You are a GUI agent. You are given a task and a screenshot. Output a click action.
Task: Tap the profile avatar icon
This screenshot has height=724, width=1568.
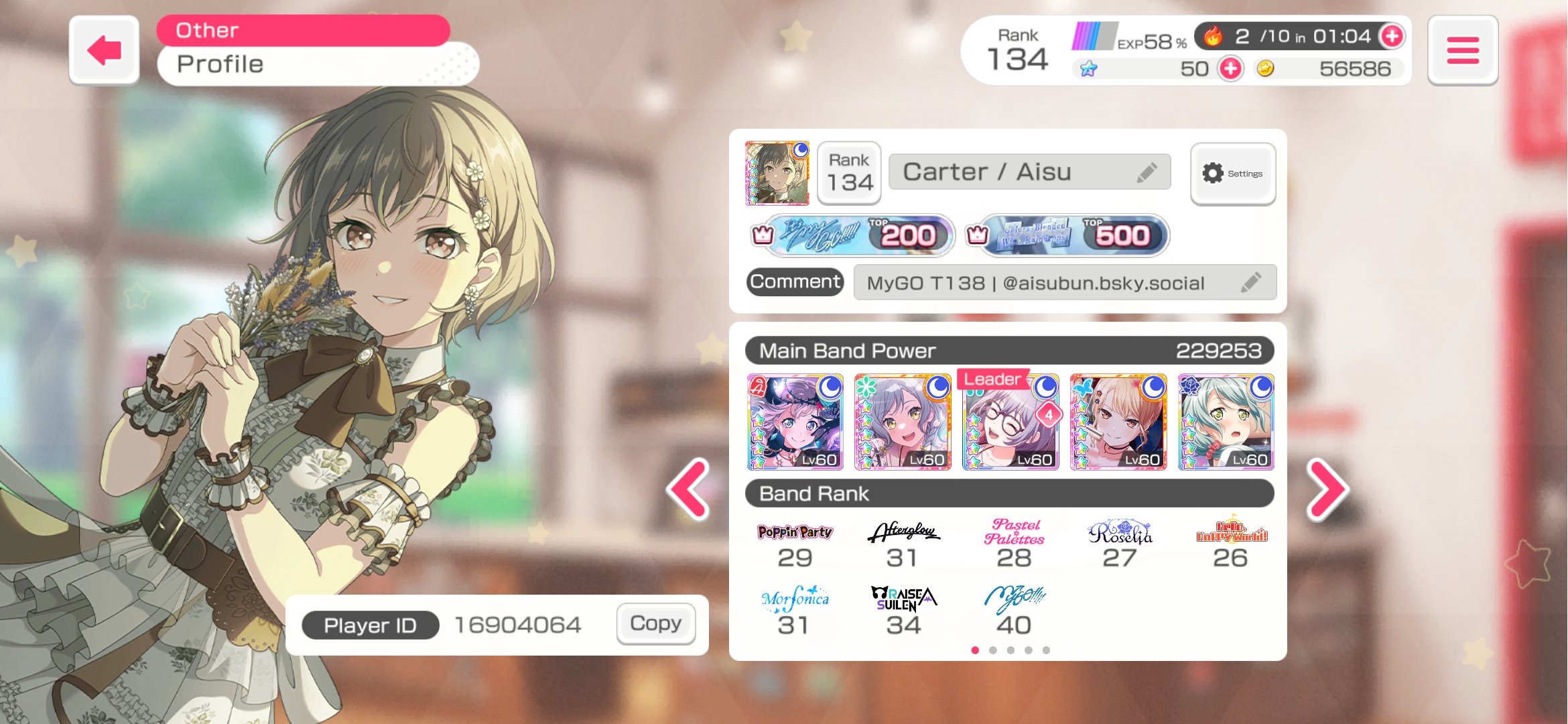pos(777,173)
